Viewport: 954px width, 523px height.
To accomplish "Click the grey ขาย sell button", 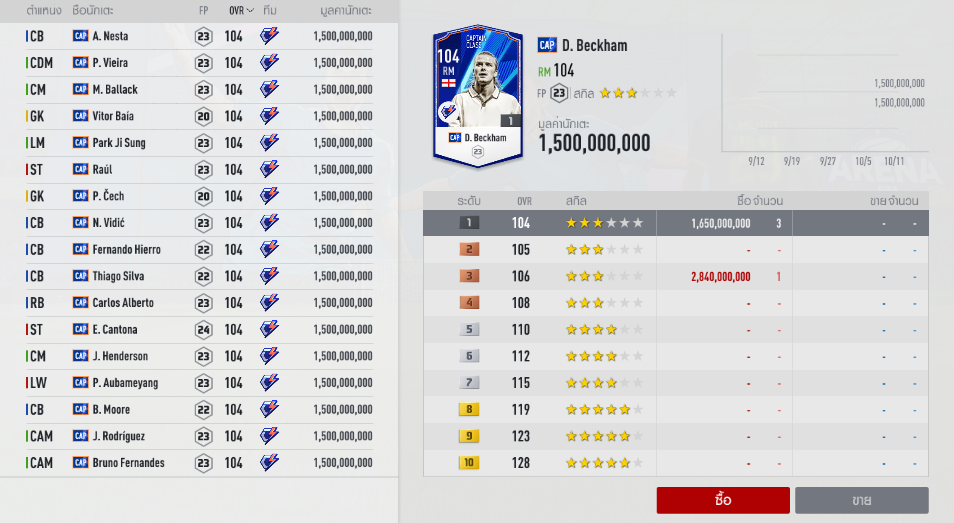I will click(x=861, y=500).
